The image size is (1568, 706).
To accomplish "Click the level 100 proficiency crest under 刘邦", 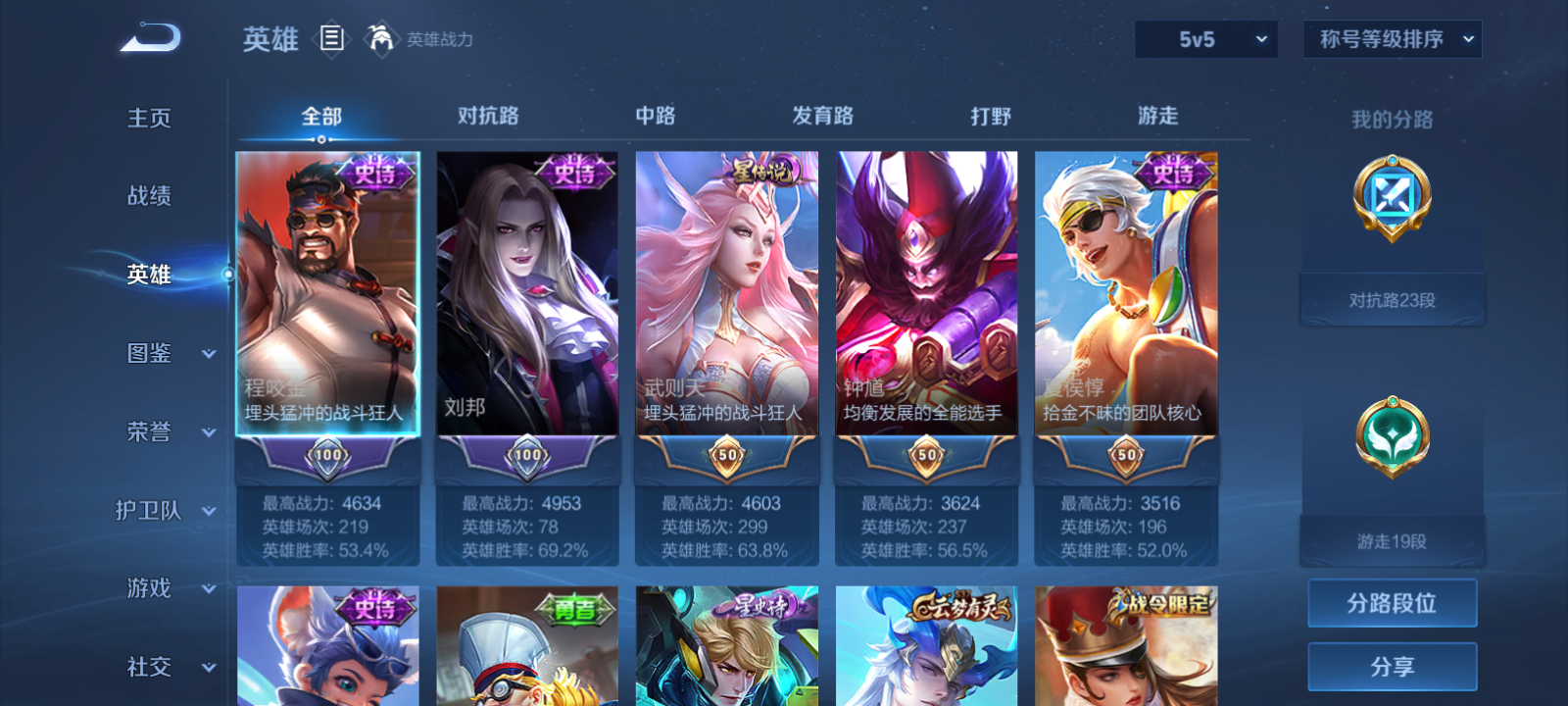I will 527,454.
